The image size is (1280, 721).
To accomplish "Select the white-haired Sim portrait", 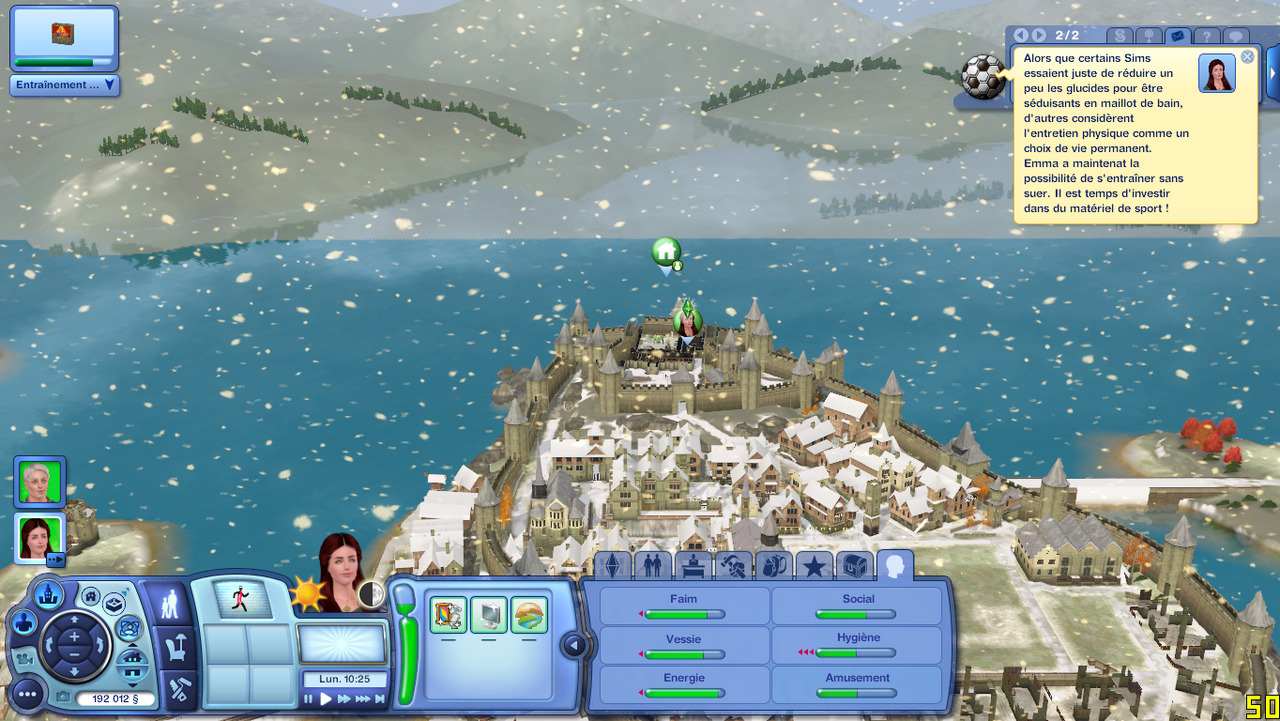I will coord(40,482).
